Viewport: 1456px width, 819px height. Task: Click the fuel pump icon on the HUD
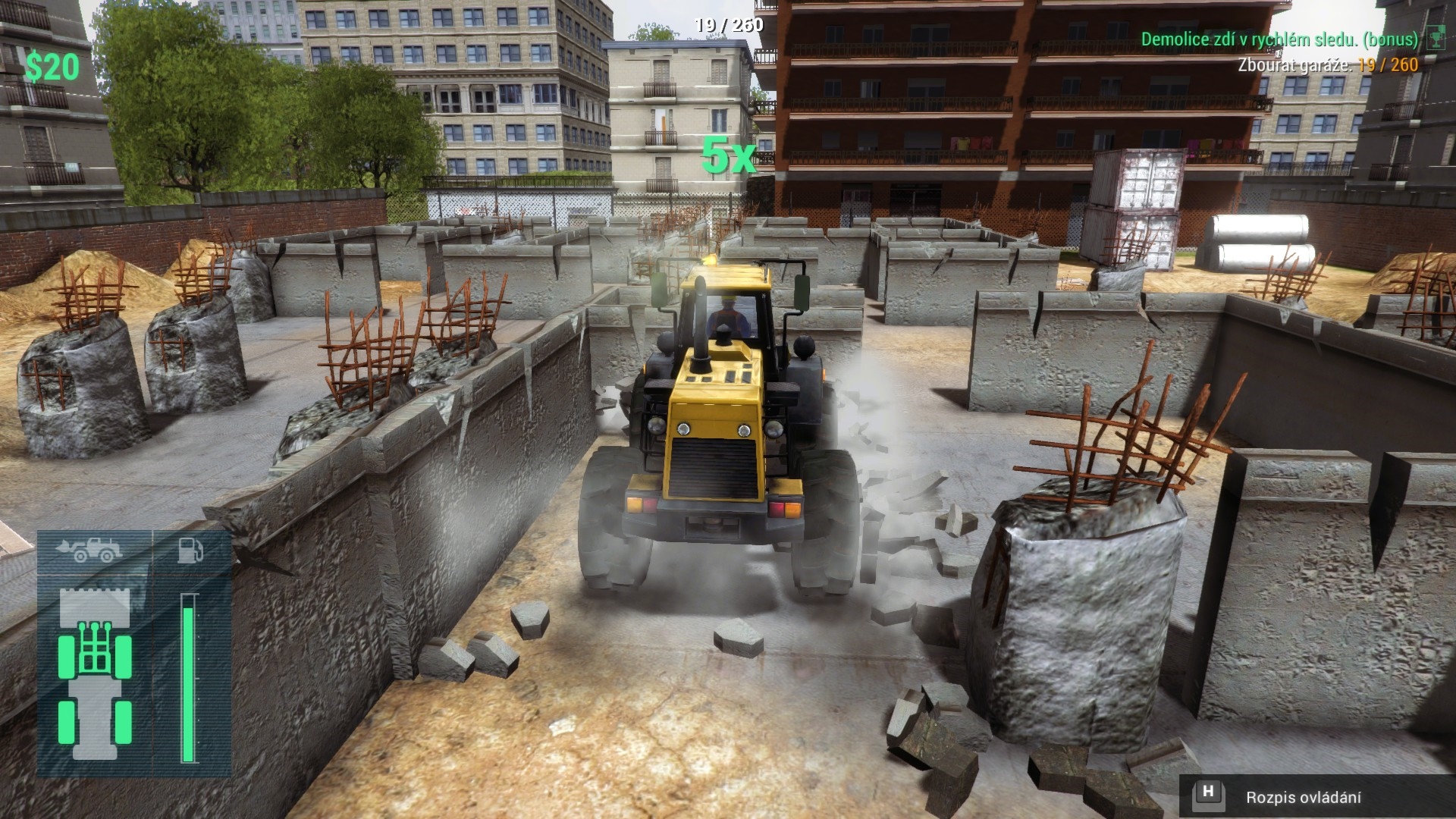tap(190, 551)
